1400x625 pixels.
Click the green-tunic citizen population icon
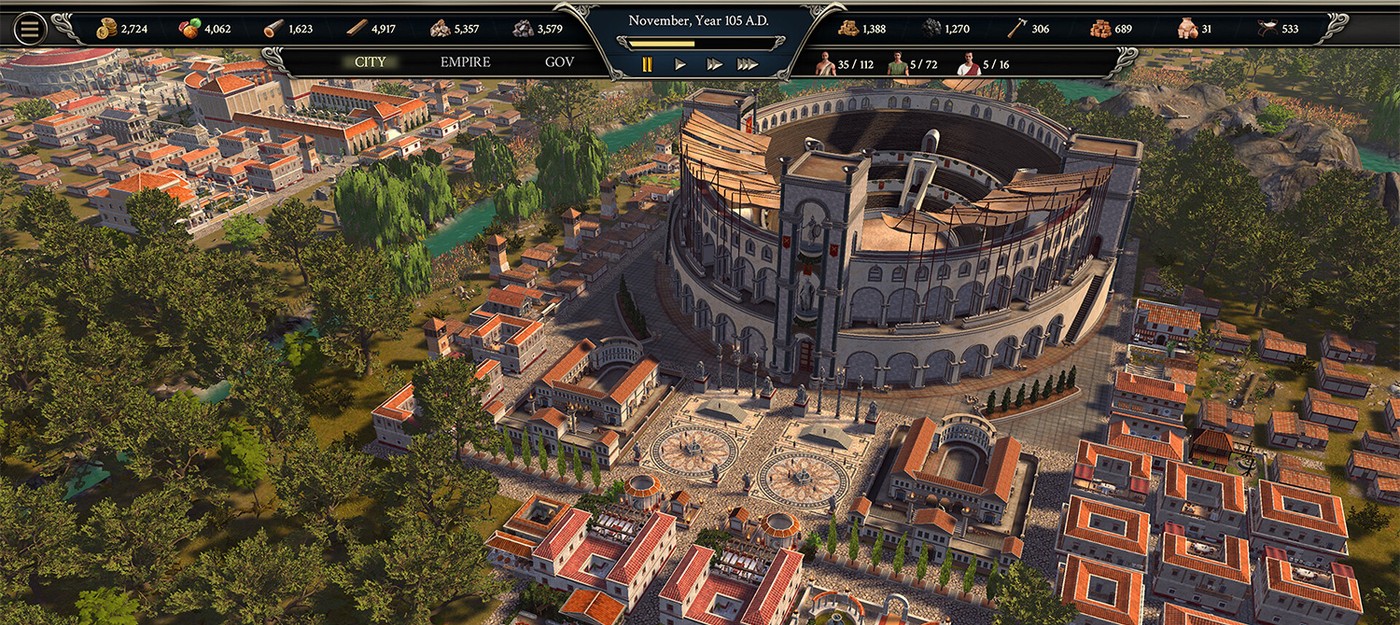(x=897, y=64)
